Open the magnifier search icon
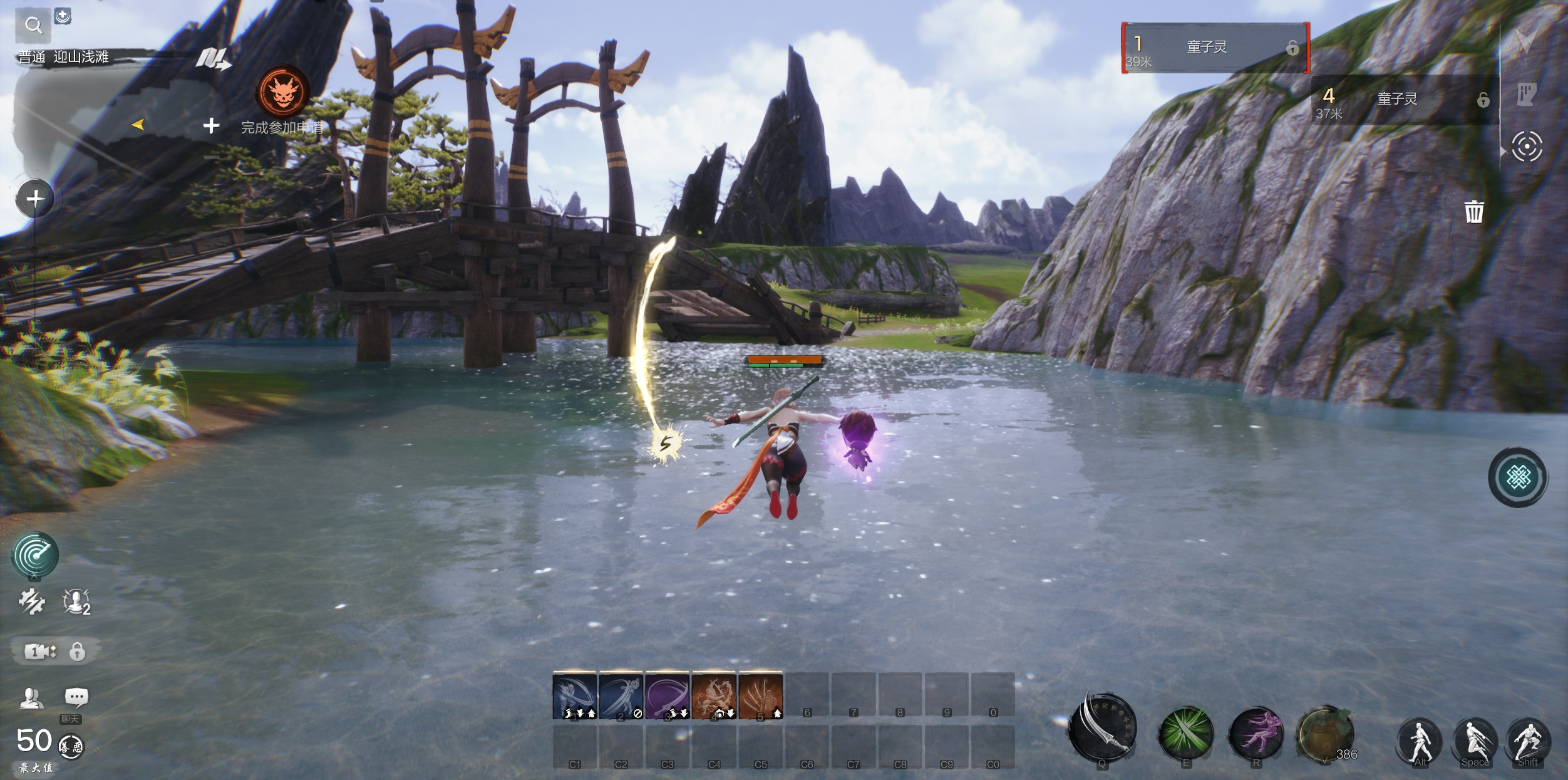This screenshot has width=1568, height=780. click(x=33, y=25)
